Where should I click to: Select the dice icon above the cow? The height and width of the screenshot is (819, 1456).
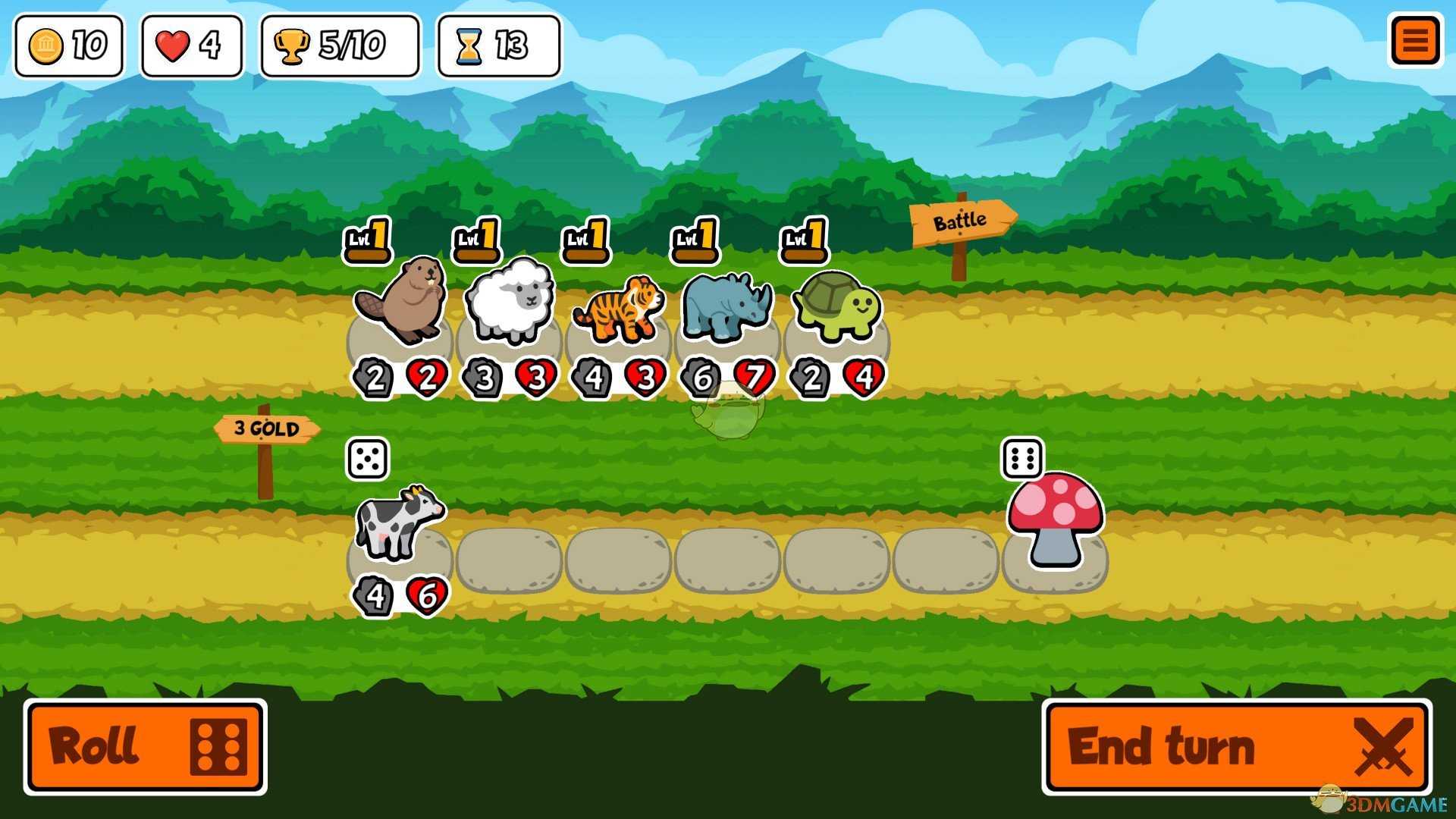(366, 458)
